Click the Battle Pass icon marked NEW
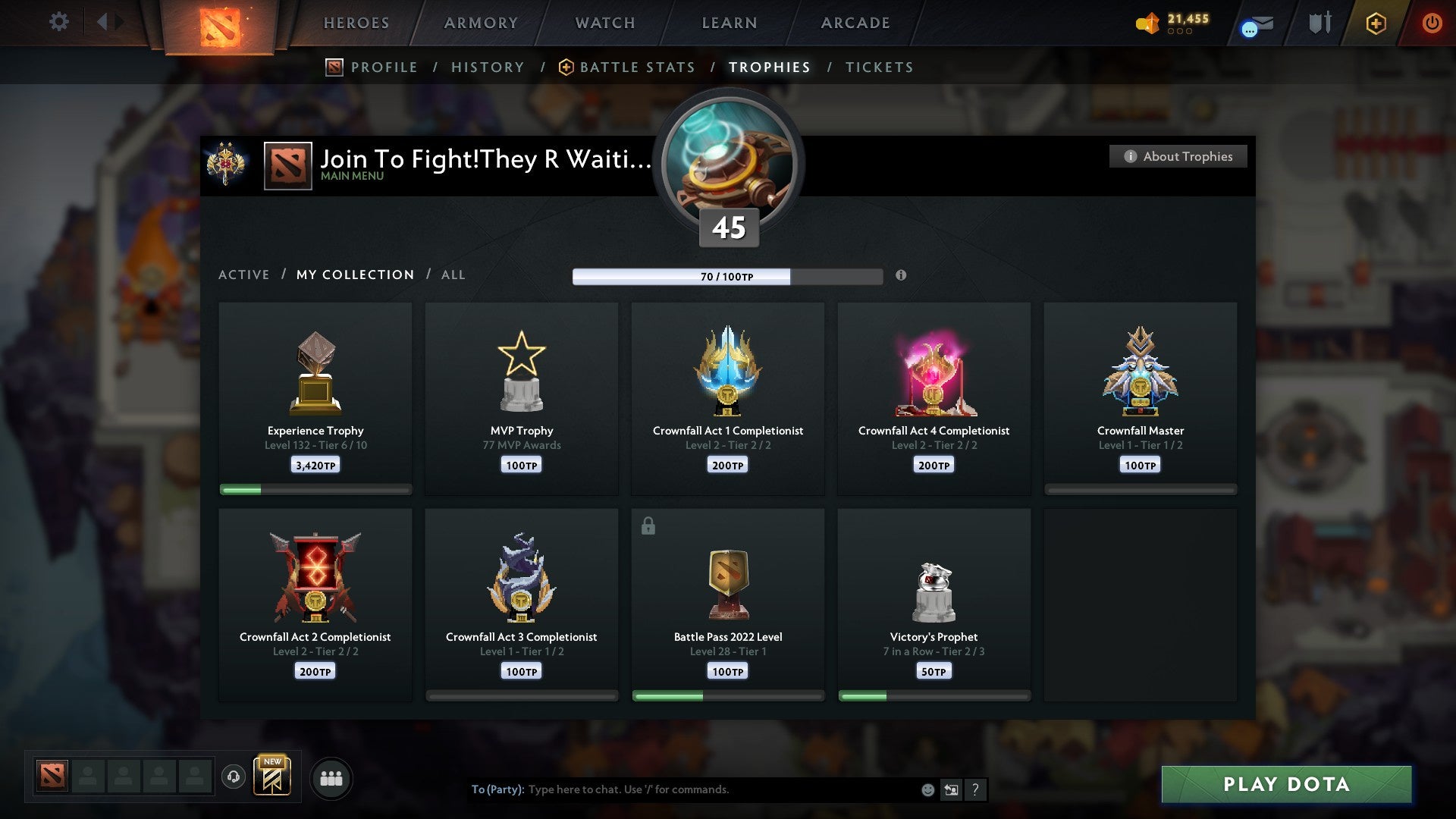The image size is (1456, 819). click(x=275, y=777)
